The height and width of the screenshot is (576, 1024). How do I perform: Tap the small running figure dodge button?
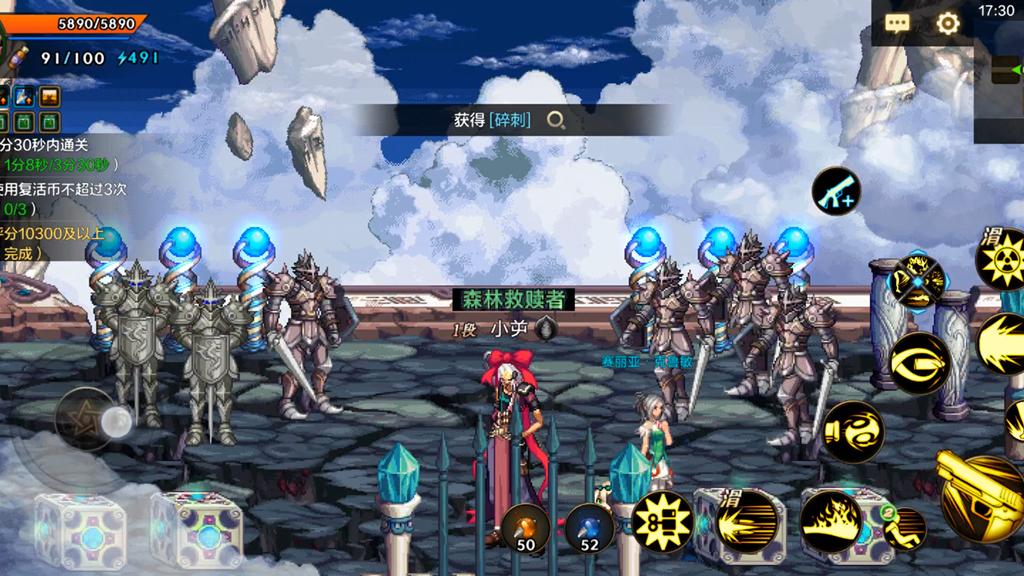click(x=905, y=528)
